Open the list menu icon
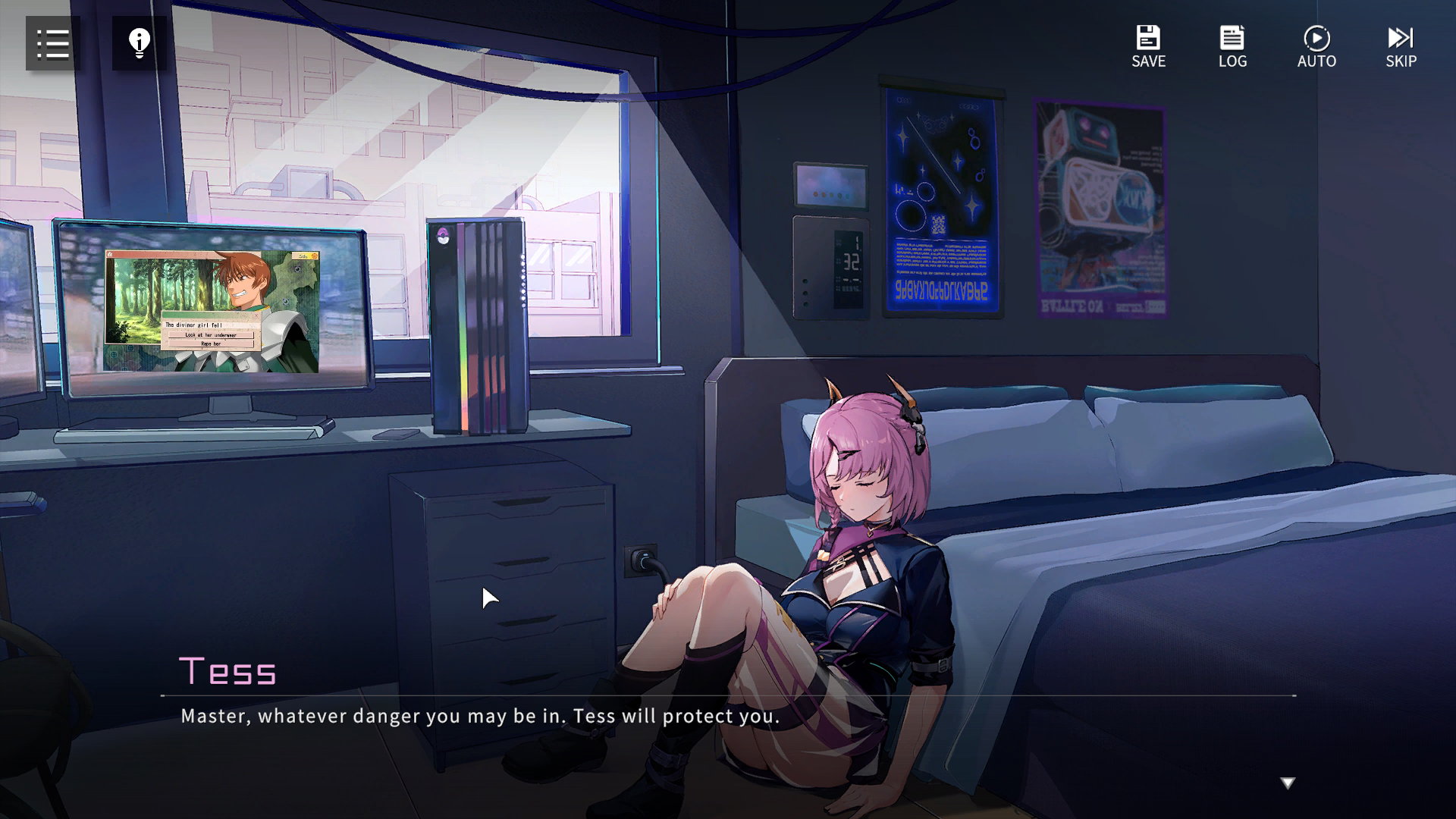The height and width of the screenshot is (819, 1456). (53, 44)
